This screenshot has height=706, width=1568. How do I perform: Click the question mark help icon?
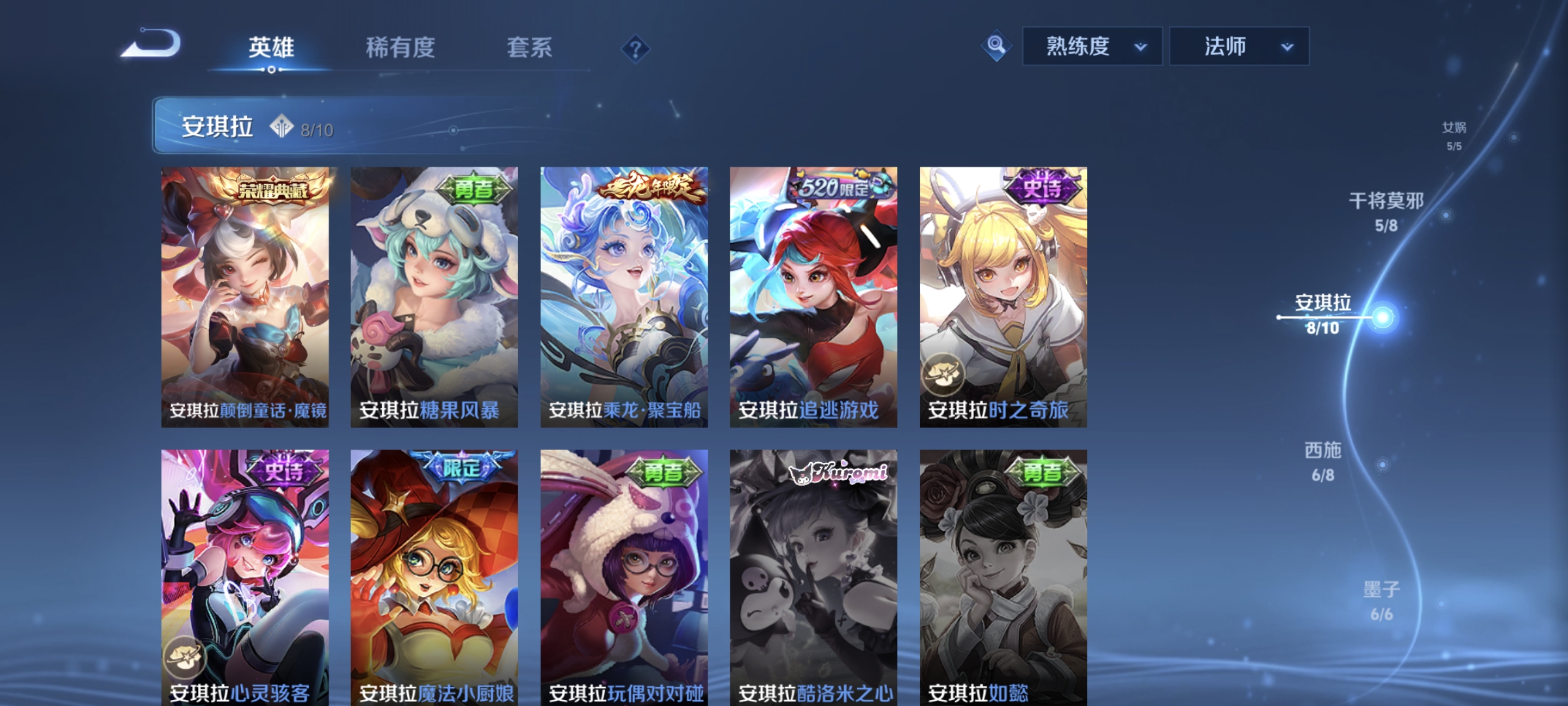[x=637, y=48]
